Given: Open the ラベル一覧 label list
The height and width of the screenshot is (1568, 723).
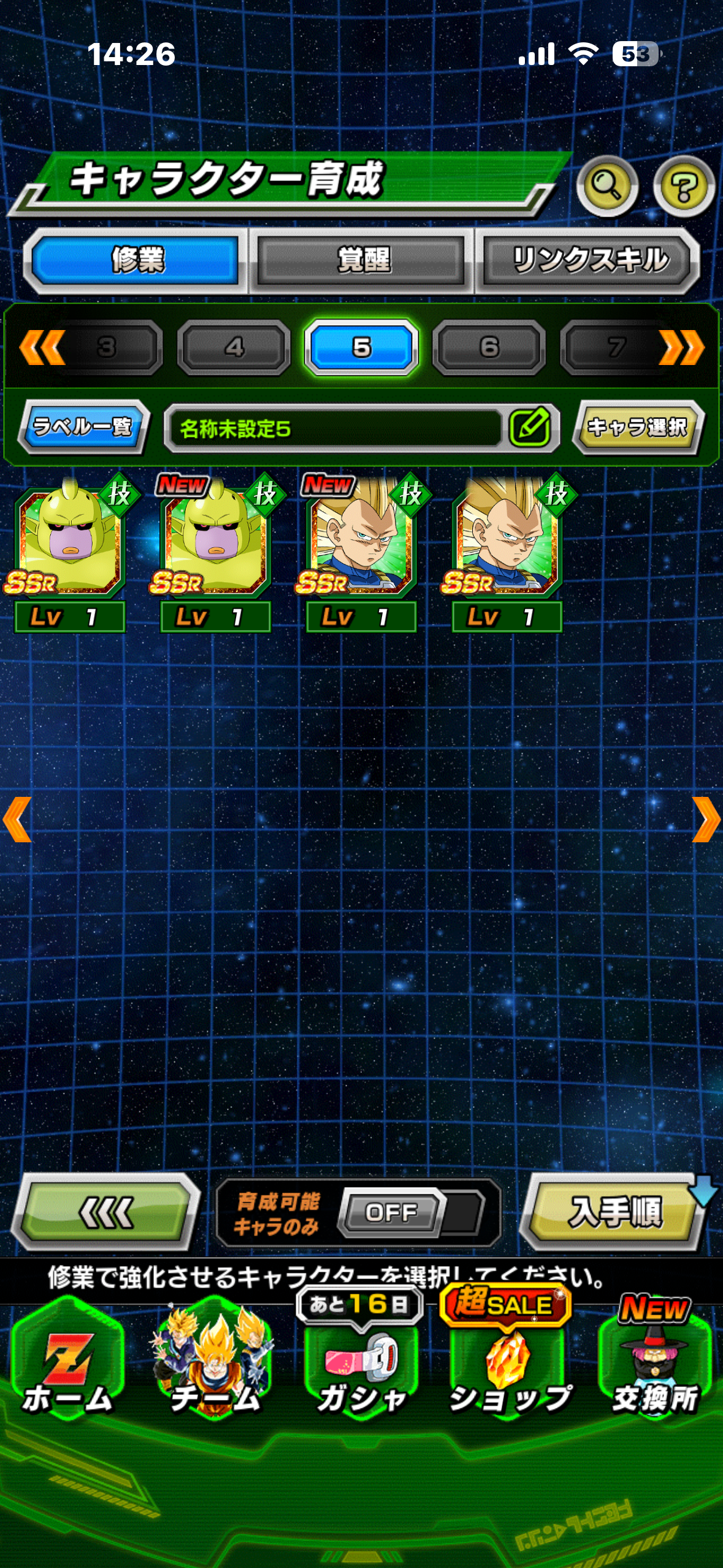Looking at the screenshot, I should pyautogui.click(x=83, y=426).
